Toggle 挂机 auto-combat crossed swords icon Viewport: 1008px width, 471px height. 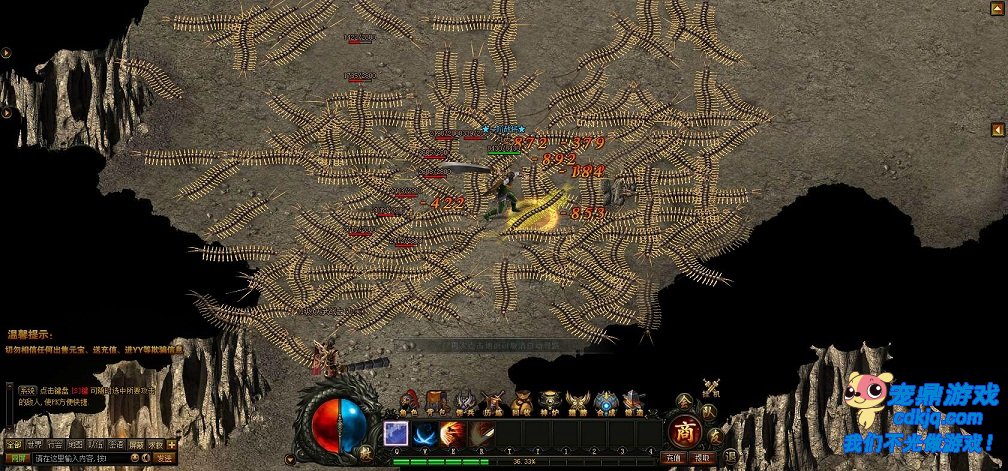click(711, 388)
